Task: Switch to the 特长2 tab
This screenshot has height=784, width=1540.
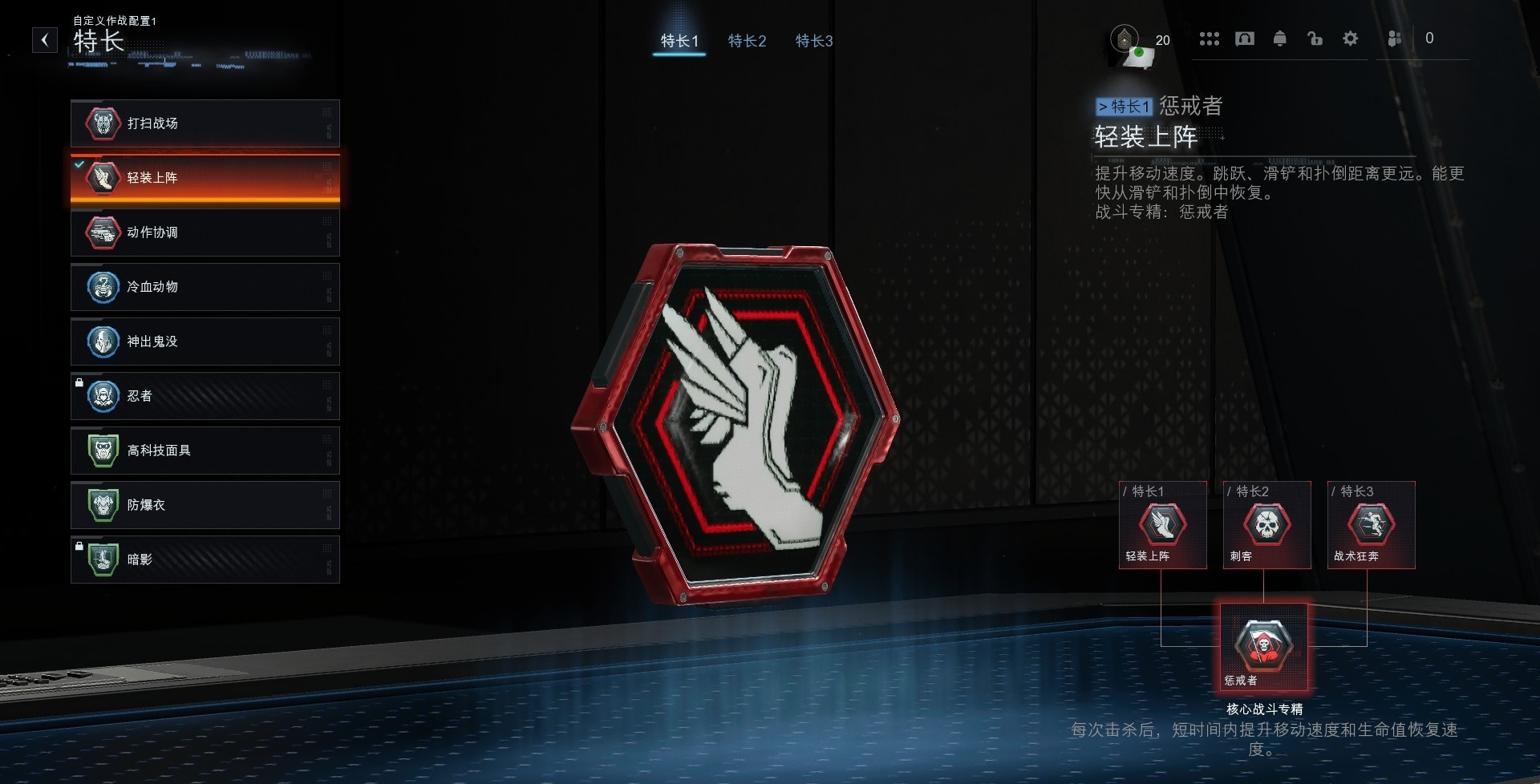Action: (x=747, y=41)
